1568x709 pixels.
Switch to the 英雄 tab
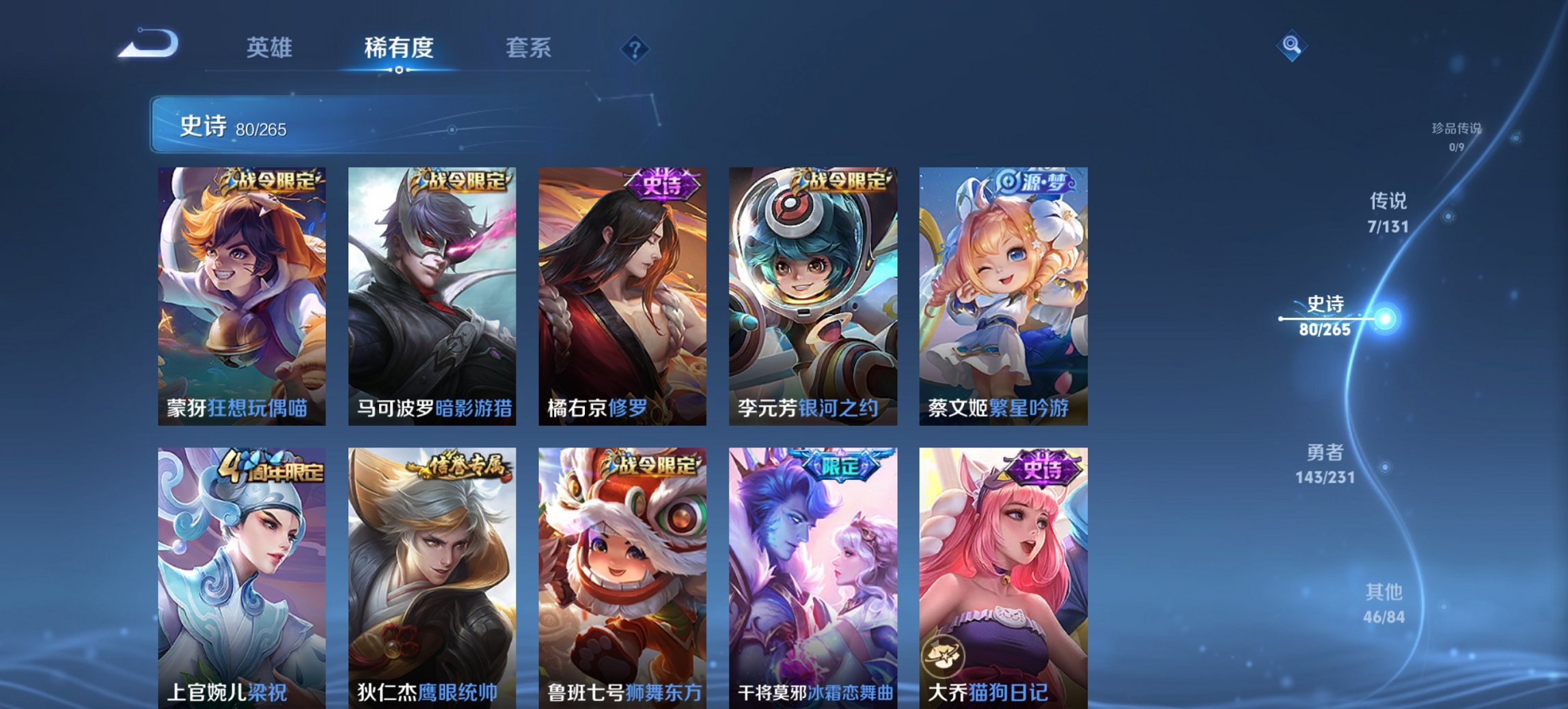pos(271,48)
